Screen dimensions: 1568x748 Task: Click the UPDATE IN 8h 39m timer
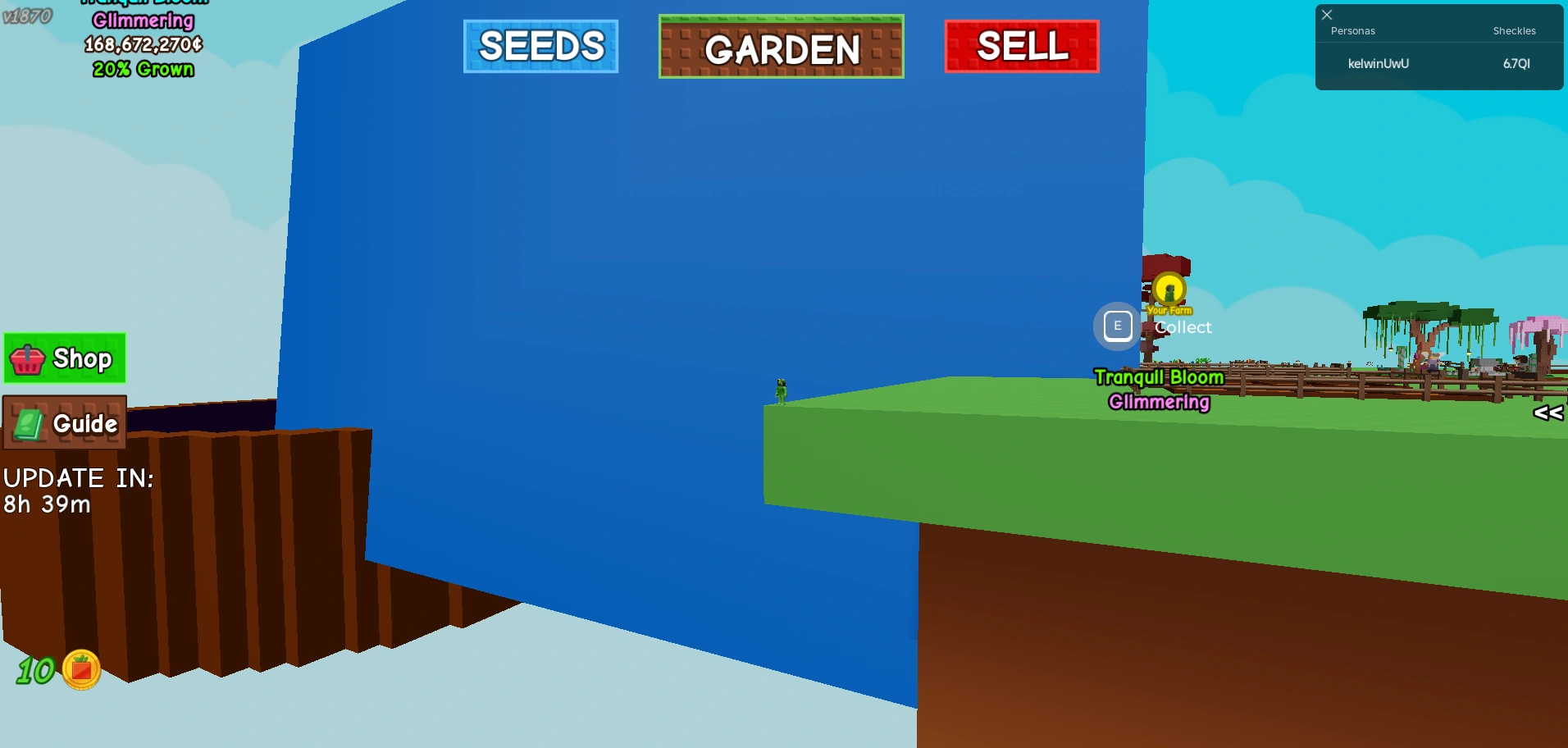tap(78, 490)
